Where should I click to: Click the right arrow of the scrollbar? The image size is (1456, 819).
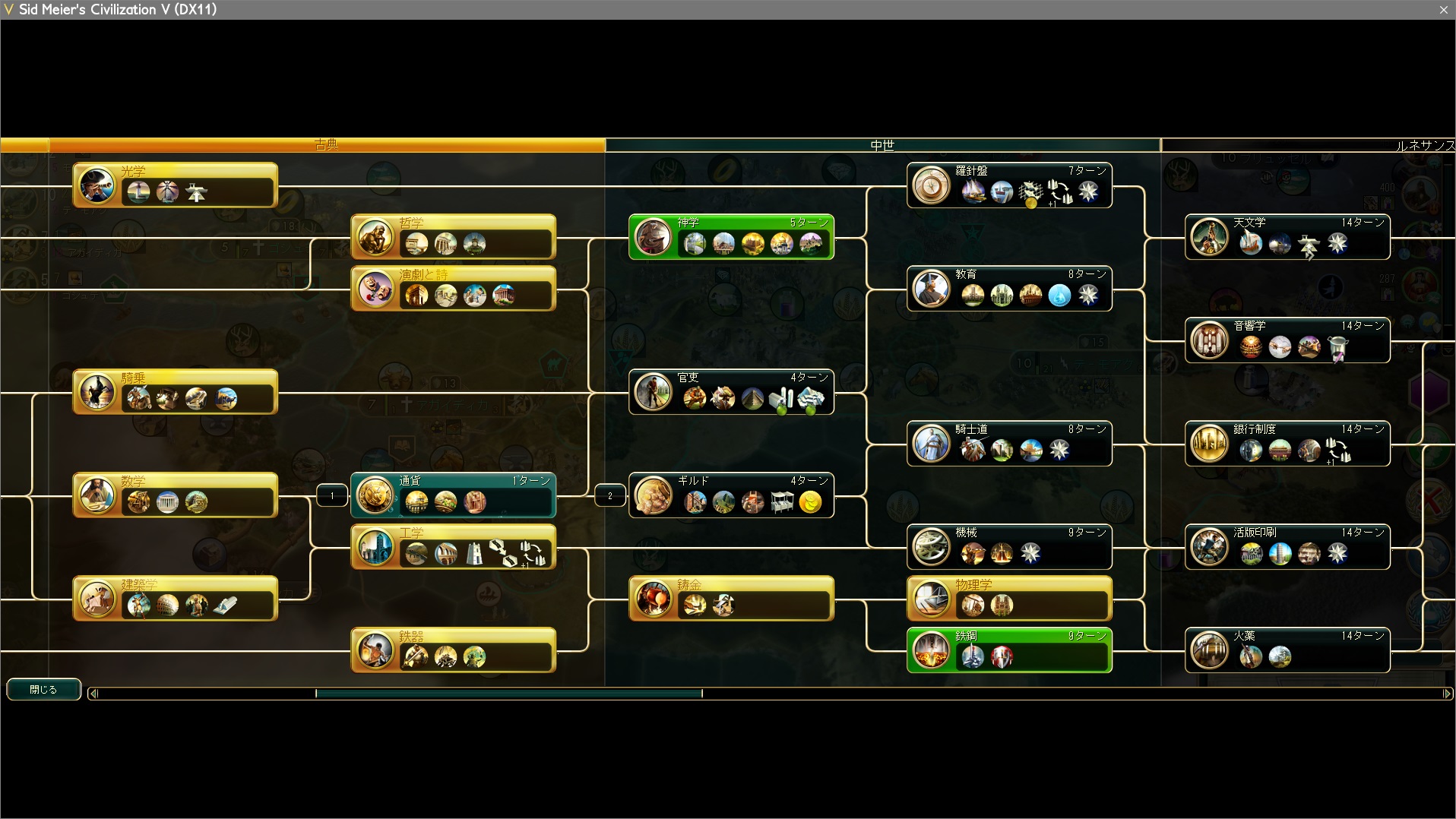1447,693
